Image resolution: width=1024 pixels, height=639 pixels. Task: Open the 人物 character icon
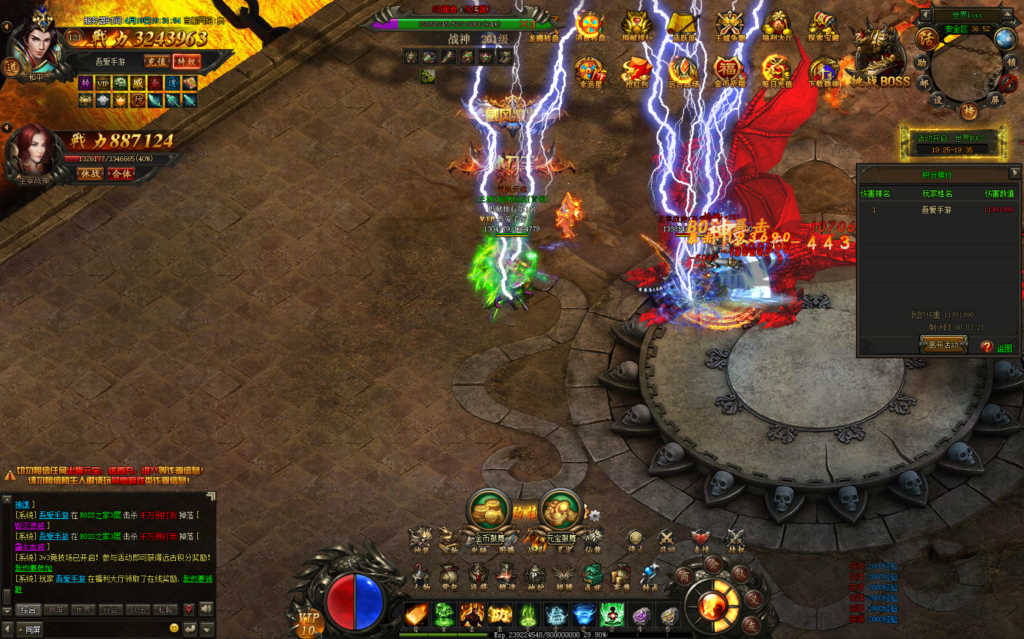click(x=420, y=577)
